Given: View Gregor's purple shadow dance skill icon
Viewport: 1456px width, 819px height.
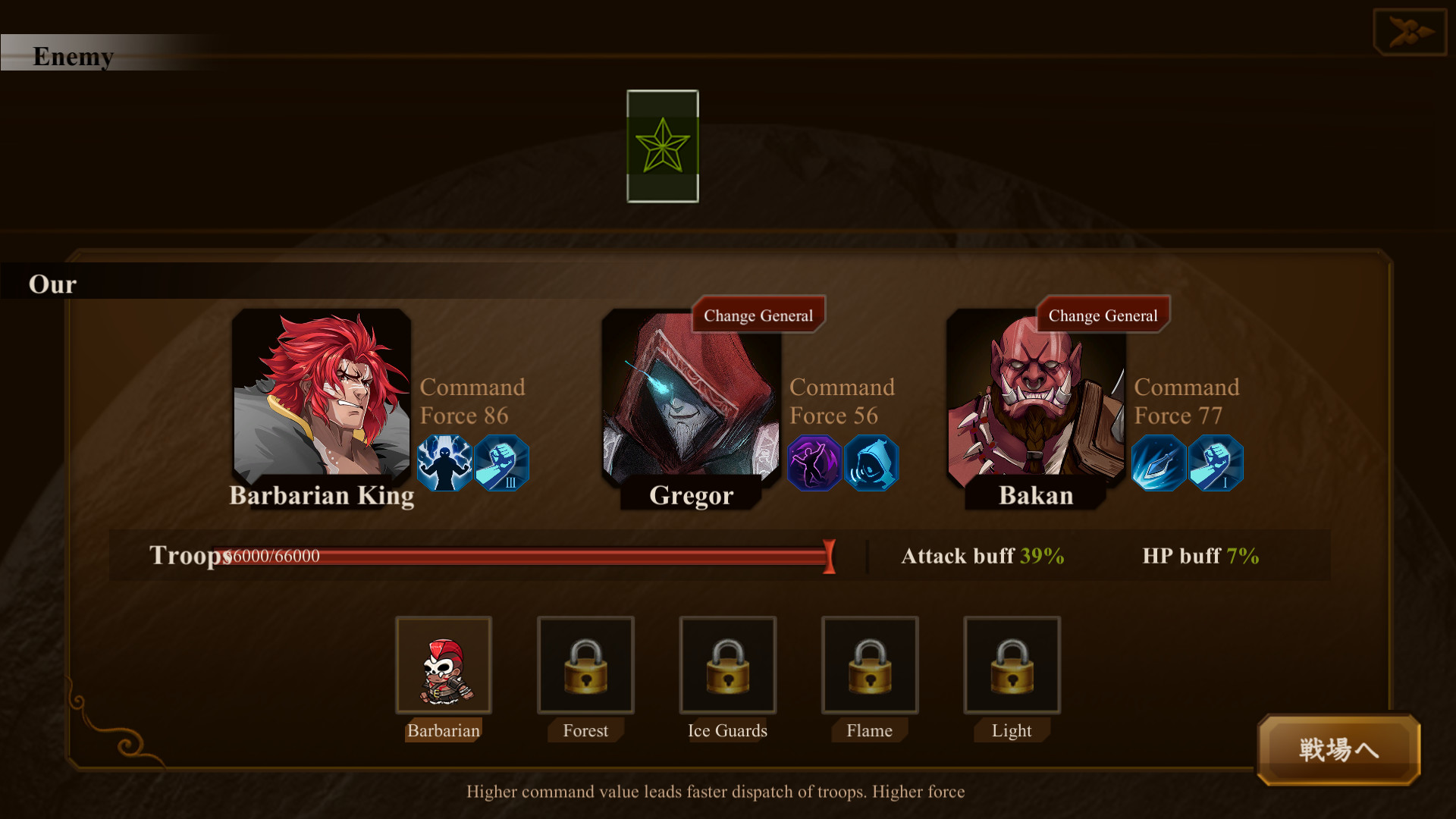Looking at the screenshot, I should 814,463.
